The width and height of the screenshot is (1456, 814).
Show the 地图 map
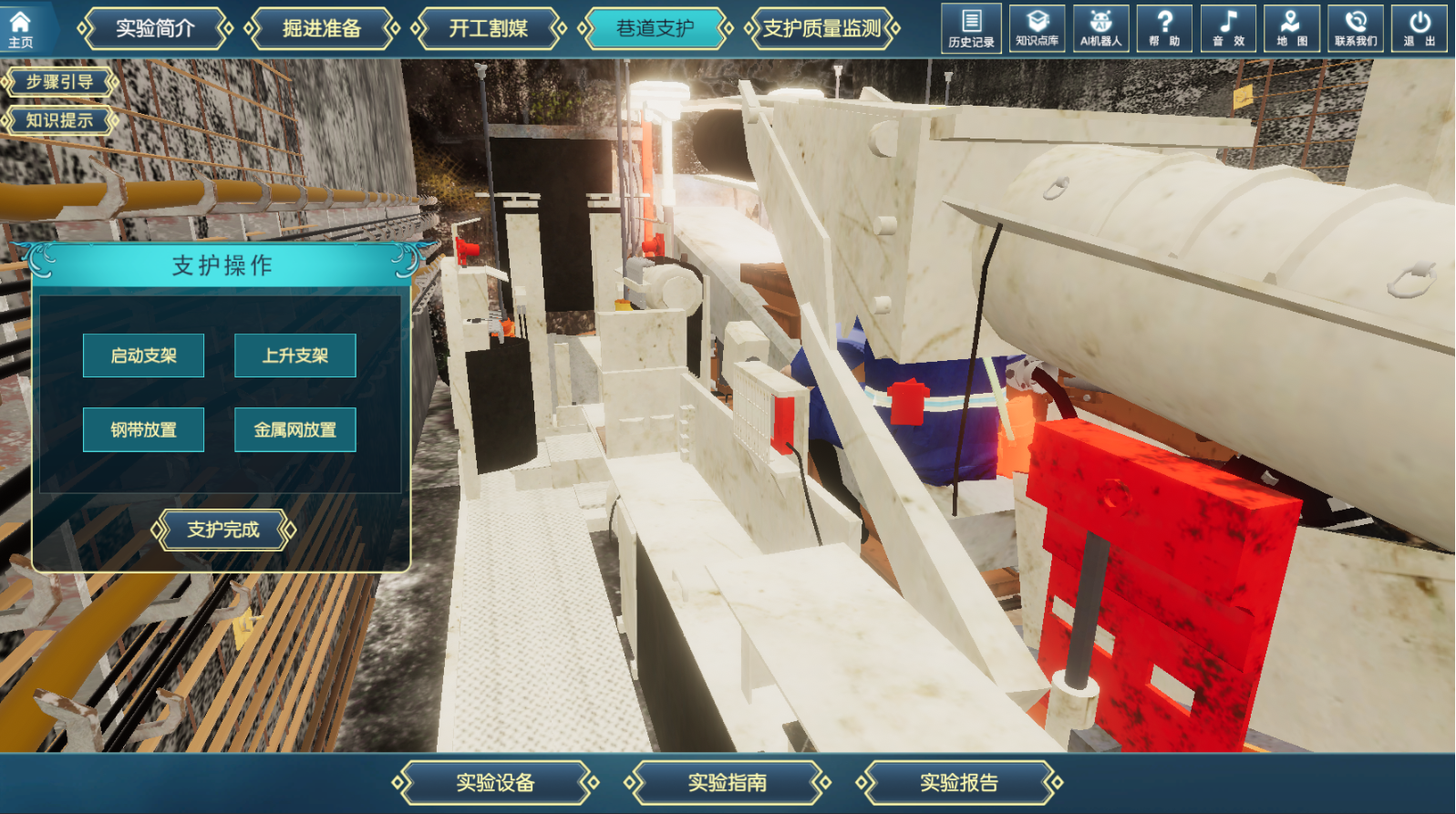pos(1292,28)
